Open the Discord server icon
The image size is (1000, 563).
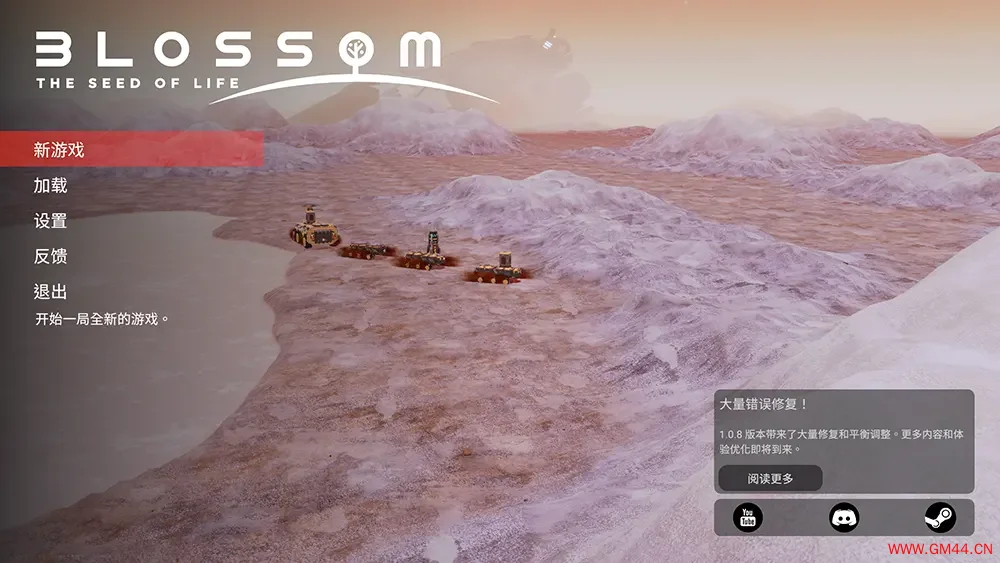pos(844,517)
